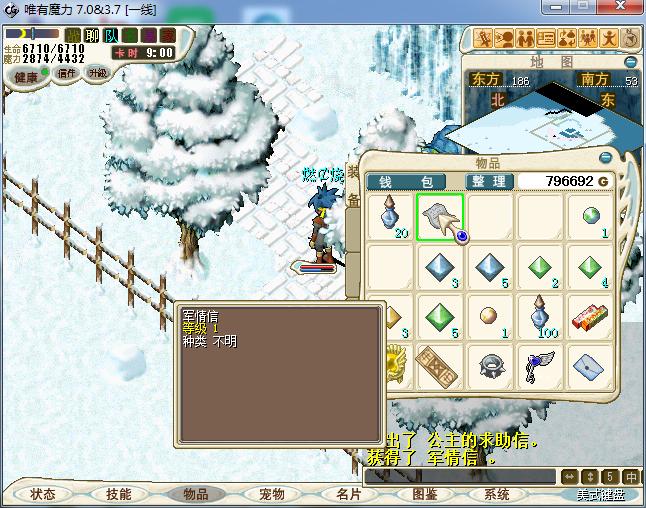The height and width of the screenshot is (508, 646).
Task: Toggle the 物品 items menu
Action: coord(195,494)
